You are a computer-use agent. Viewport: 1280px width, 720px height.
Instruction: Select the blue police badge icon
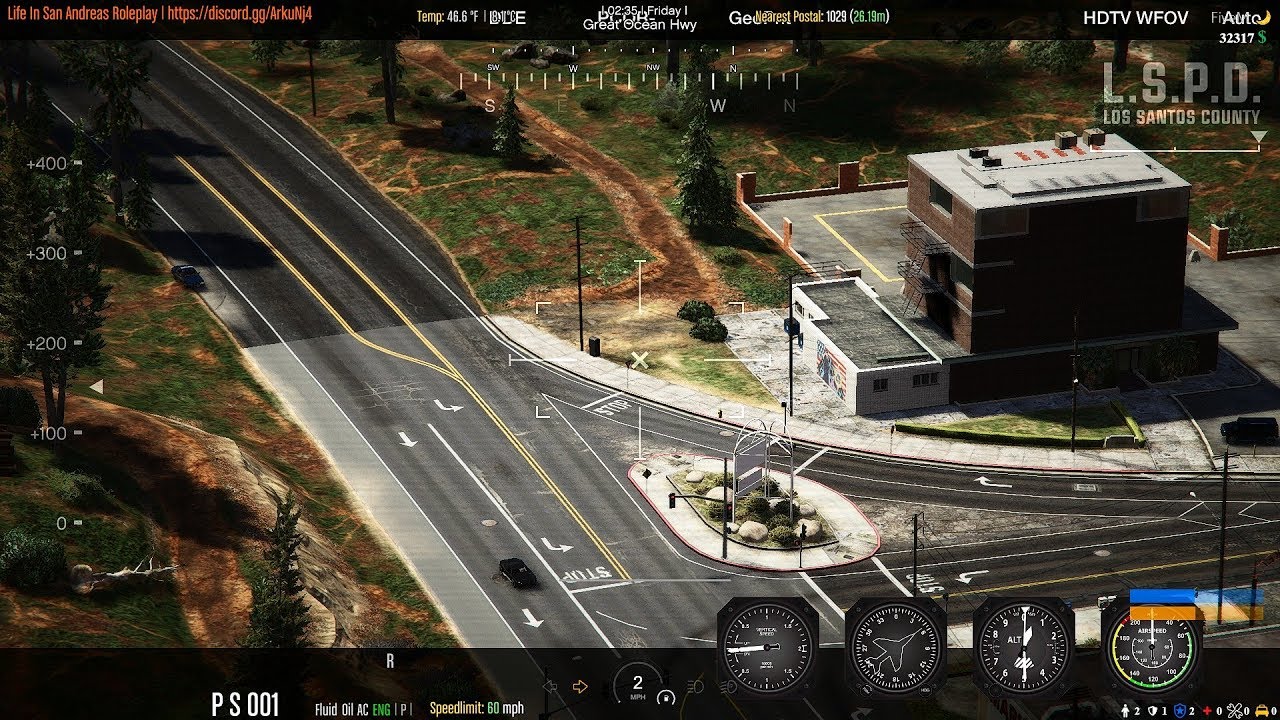1179,711
